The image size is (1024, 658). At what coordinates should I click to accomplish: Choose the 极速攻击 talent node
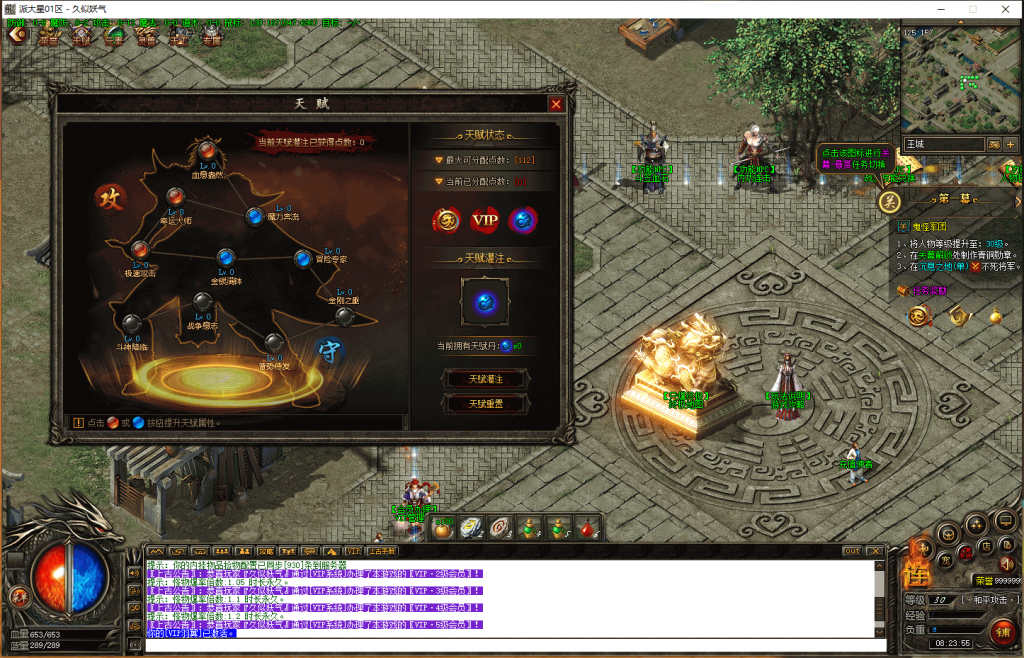pyautogui.click(x=141, y=249)
